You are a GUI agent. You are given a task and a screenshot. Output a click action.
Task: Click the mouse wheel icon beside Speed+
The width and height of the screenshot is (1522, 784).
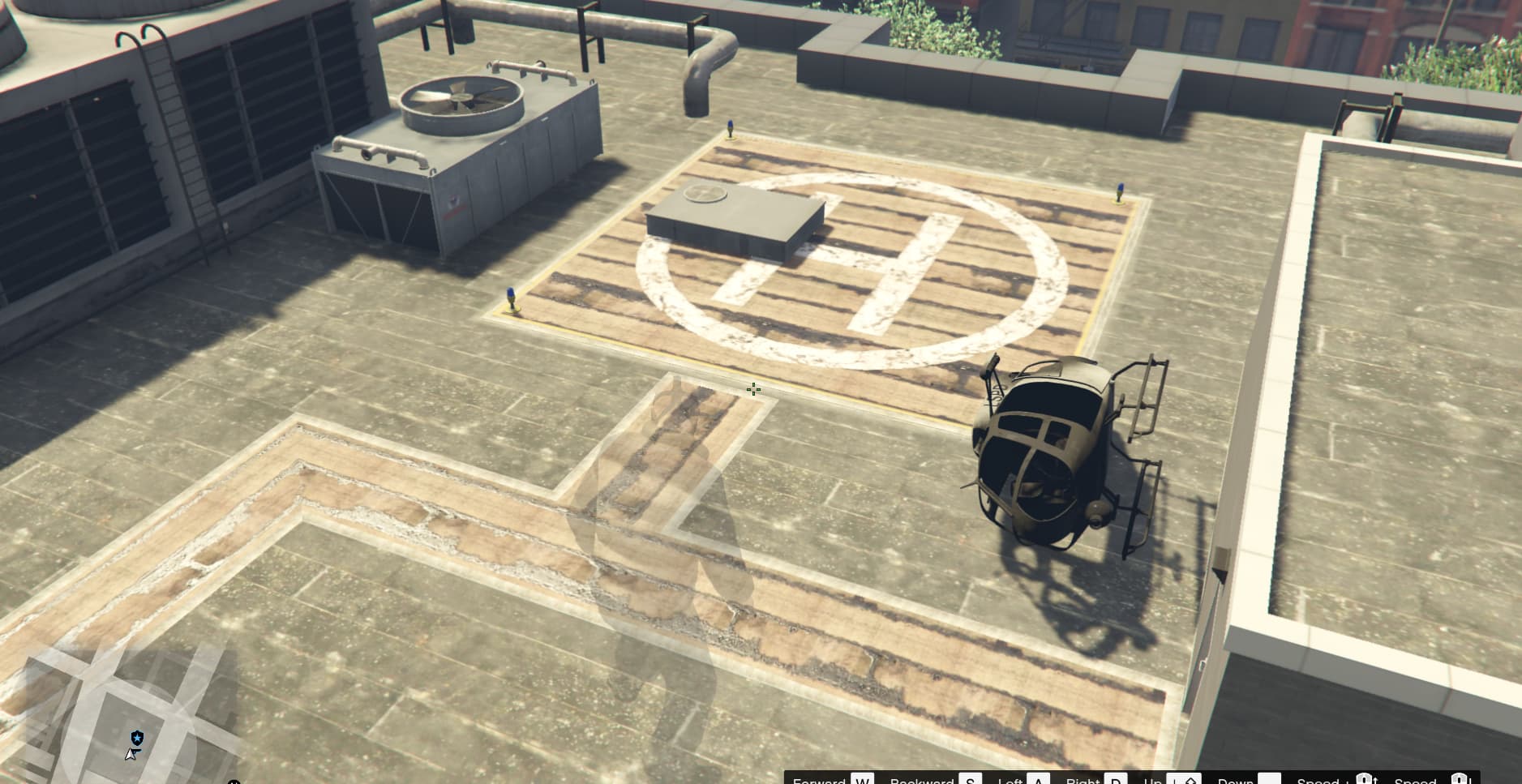click(1365, 779)
